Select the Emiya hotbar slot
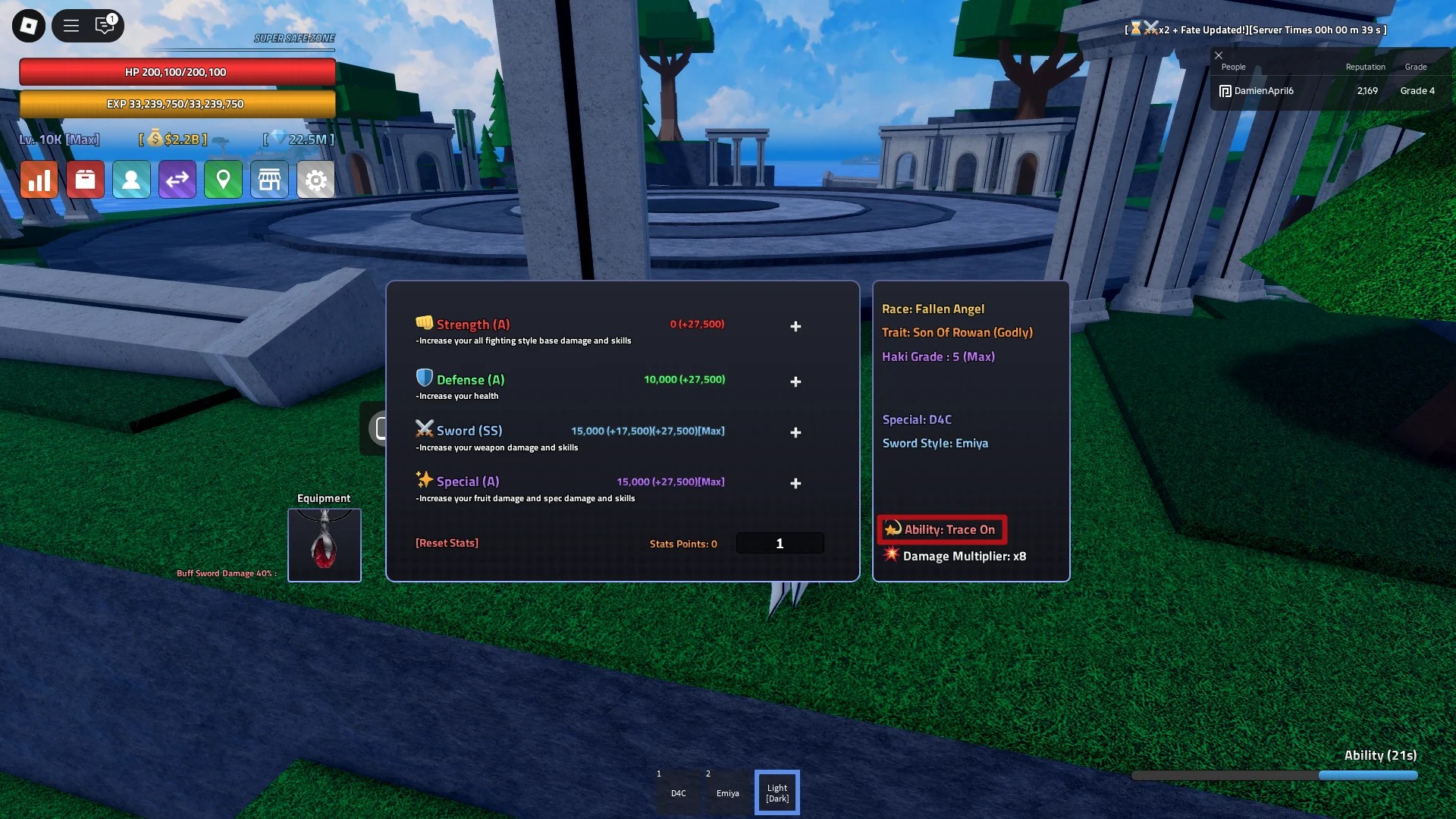1456x819 pixels. (727, 792)
